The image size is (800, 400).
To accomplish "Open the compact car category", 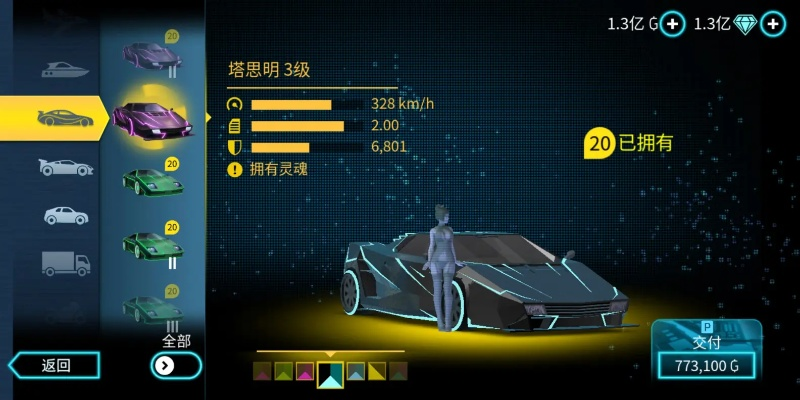I will 65,215.
